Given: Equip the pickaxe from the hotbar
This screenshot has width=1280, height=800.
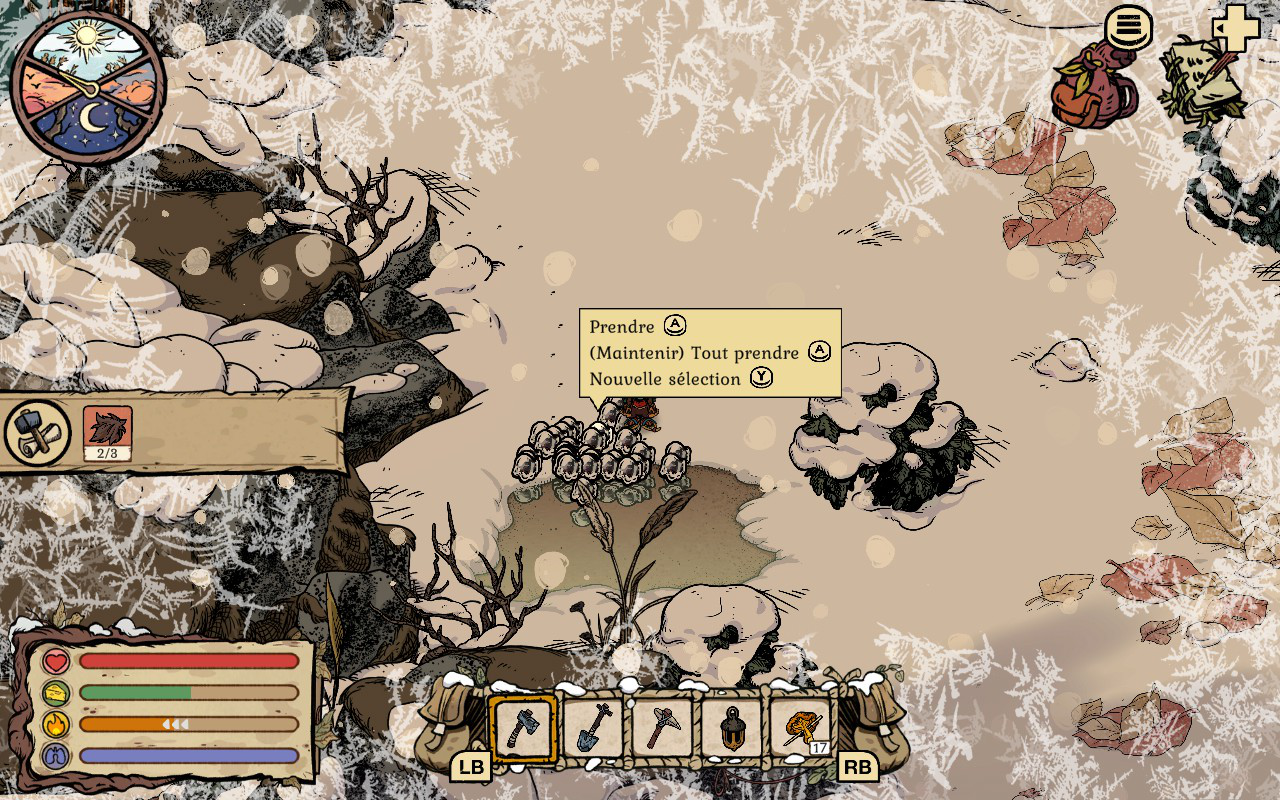Looking at the screenshot, I should click(x=661, y=728).
